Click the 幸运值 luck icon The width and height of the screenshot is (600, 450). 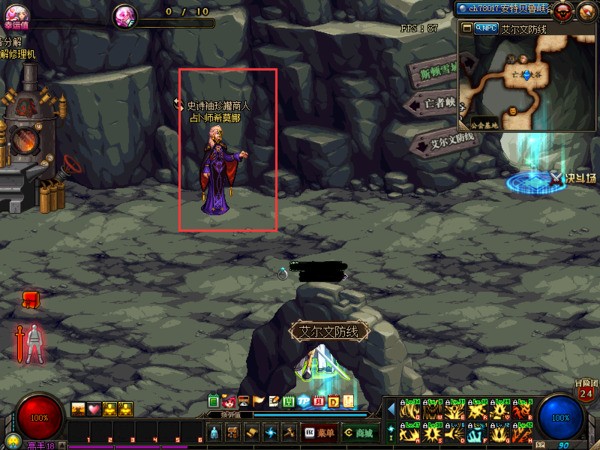pos(13,15)
